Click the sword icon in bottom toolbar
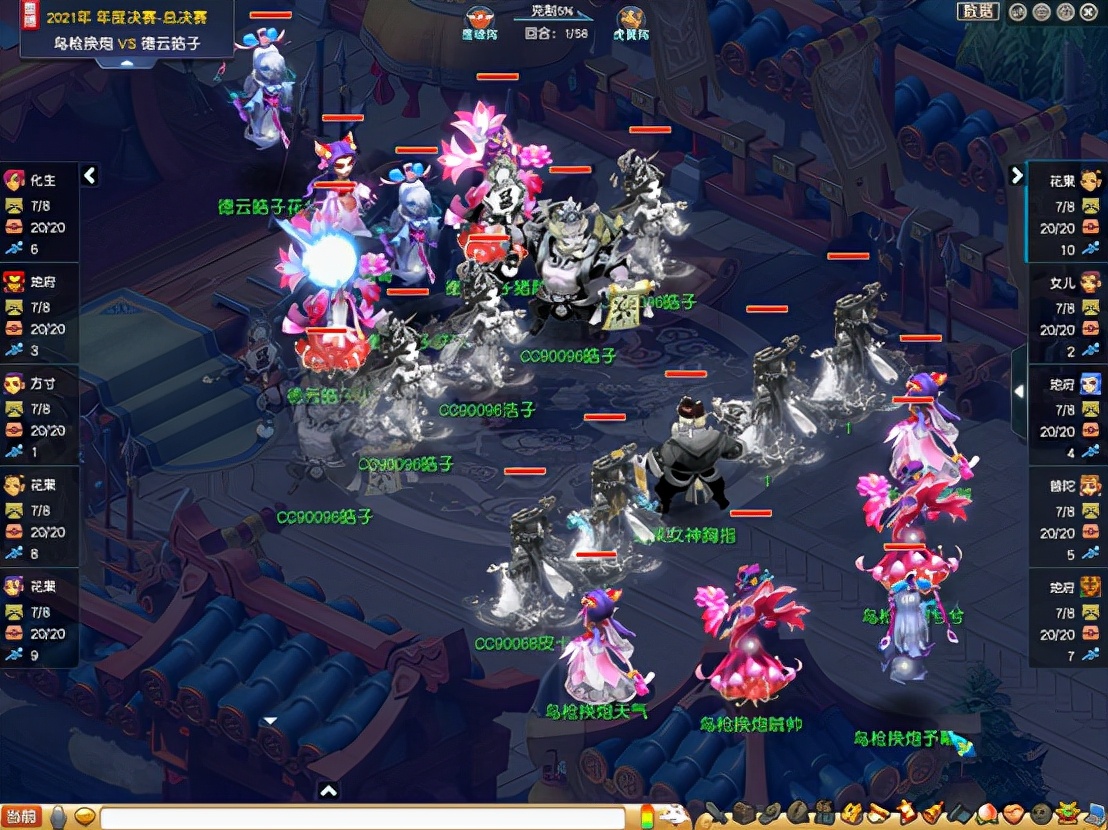Screen dimensions: 1108x830 tap(716, 815)
